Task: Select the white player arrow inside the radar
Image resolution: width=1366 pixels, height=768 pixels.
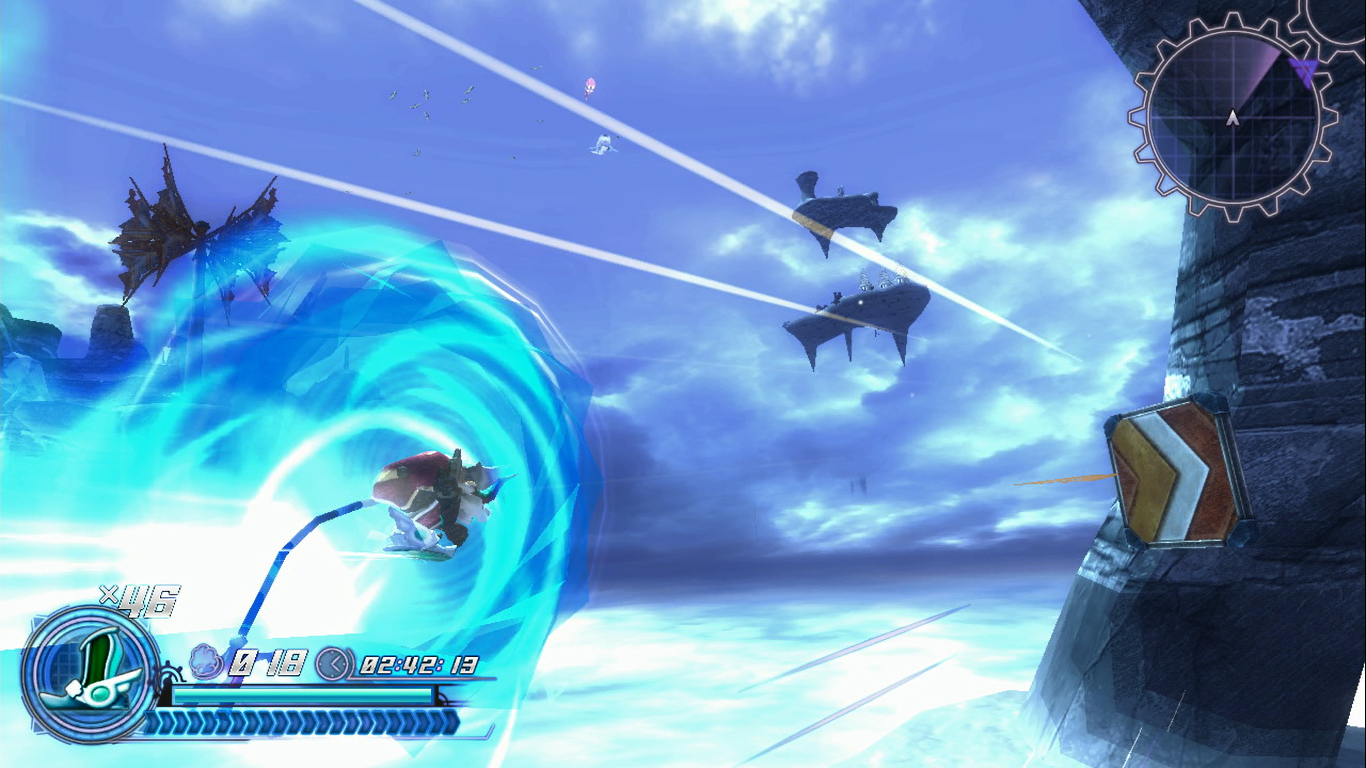Action: pos(1234,117)
